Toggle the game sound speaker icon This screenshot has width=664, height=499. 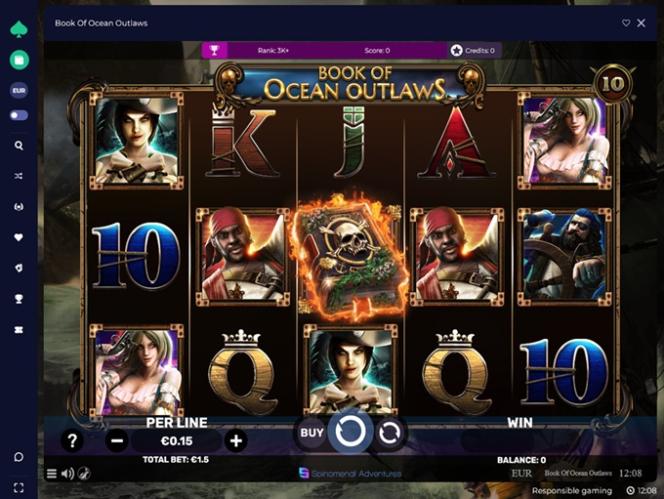point(68,473)
